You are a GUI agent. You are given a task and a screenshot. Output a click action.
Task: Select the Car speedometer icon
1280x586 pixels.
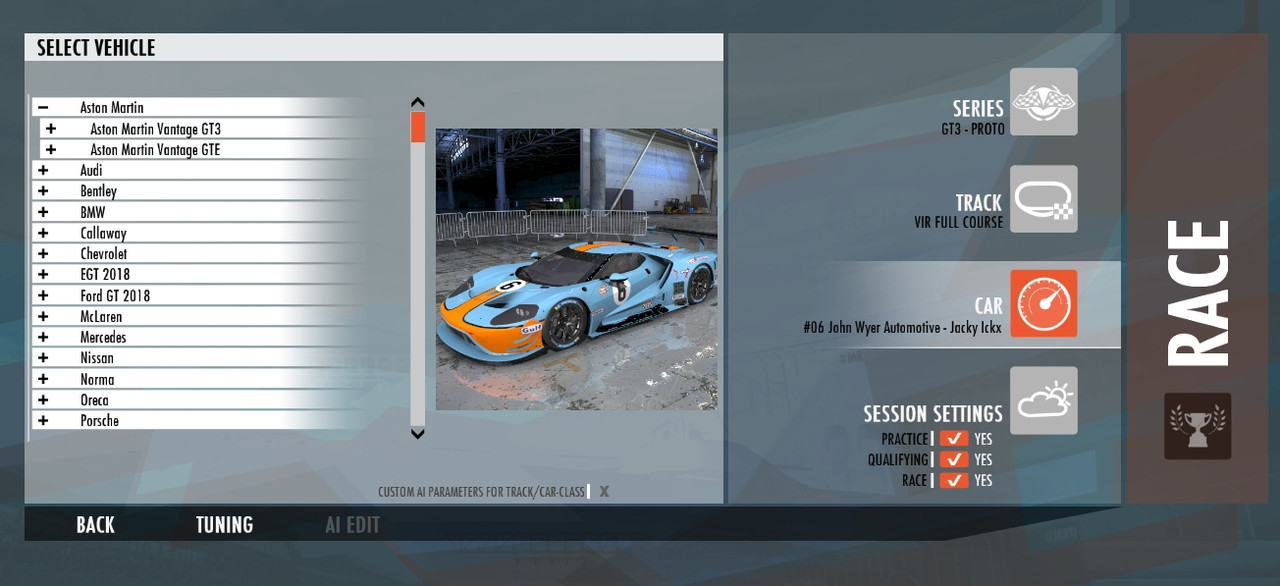(x=1043, y=303)
